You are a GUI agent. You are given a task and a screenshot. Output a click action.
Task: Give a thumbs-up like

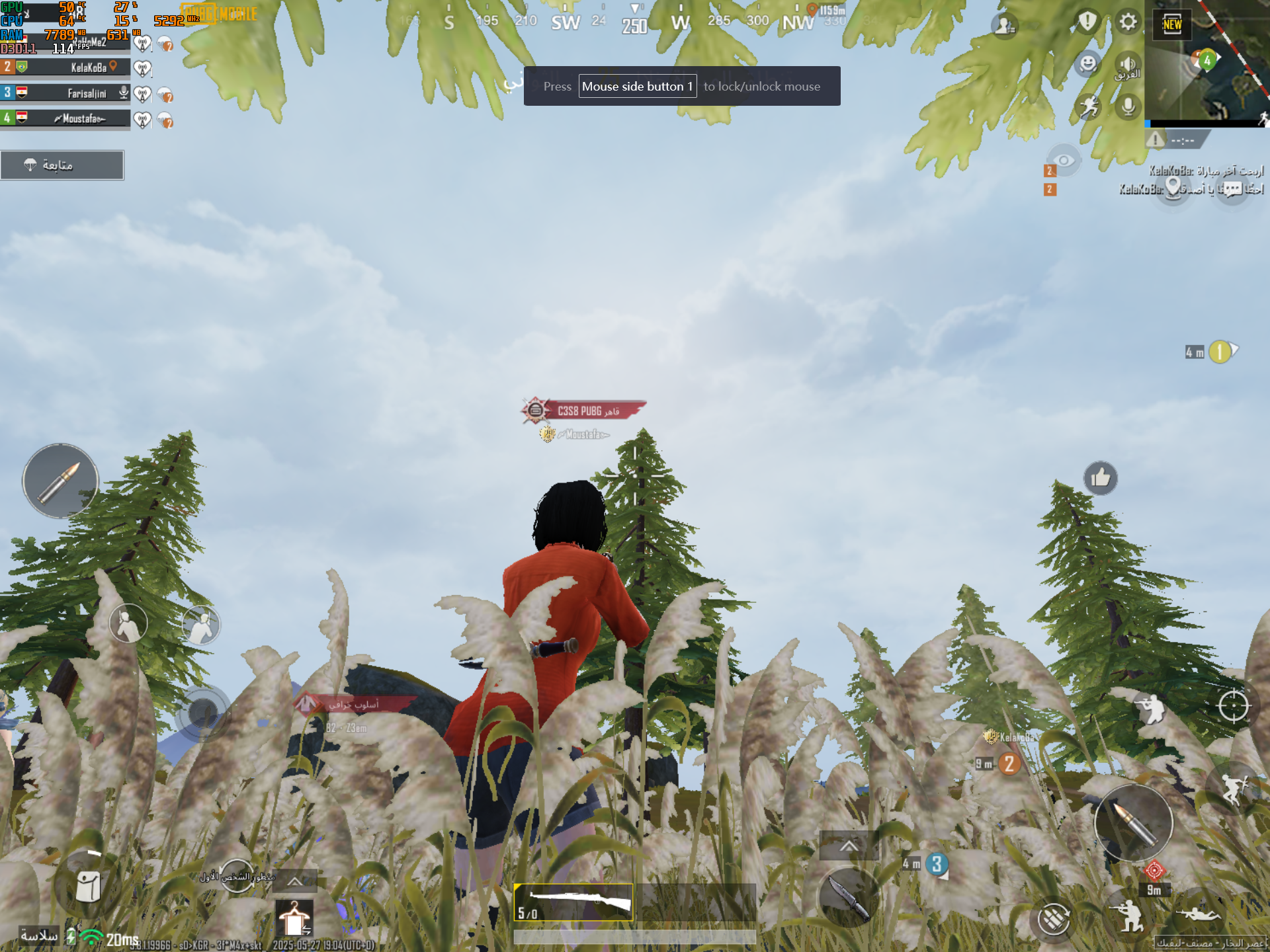1101,477
